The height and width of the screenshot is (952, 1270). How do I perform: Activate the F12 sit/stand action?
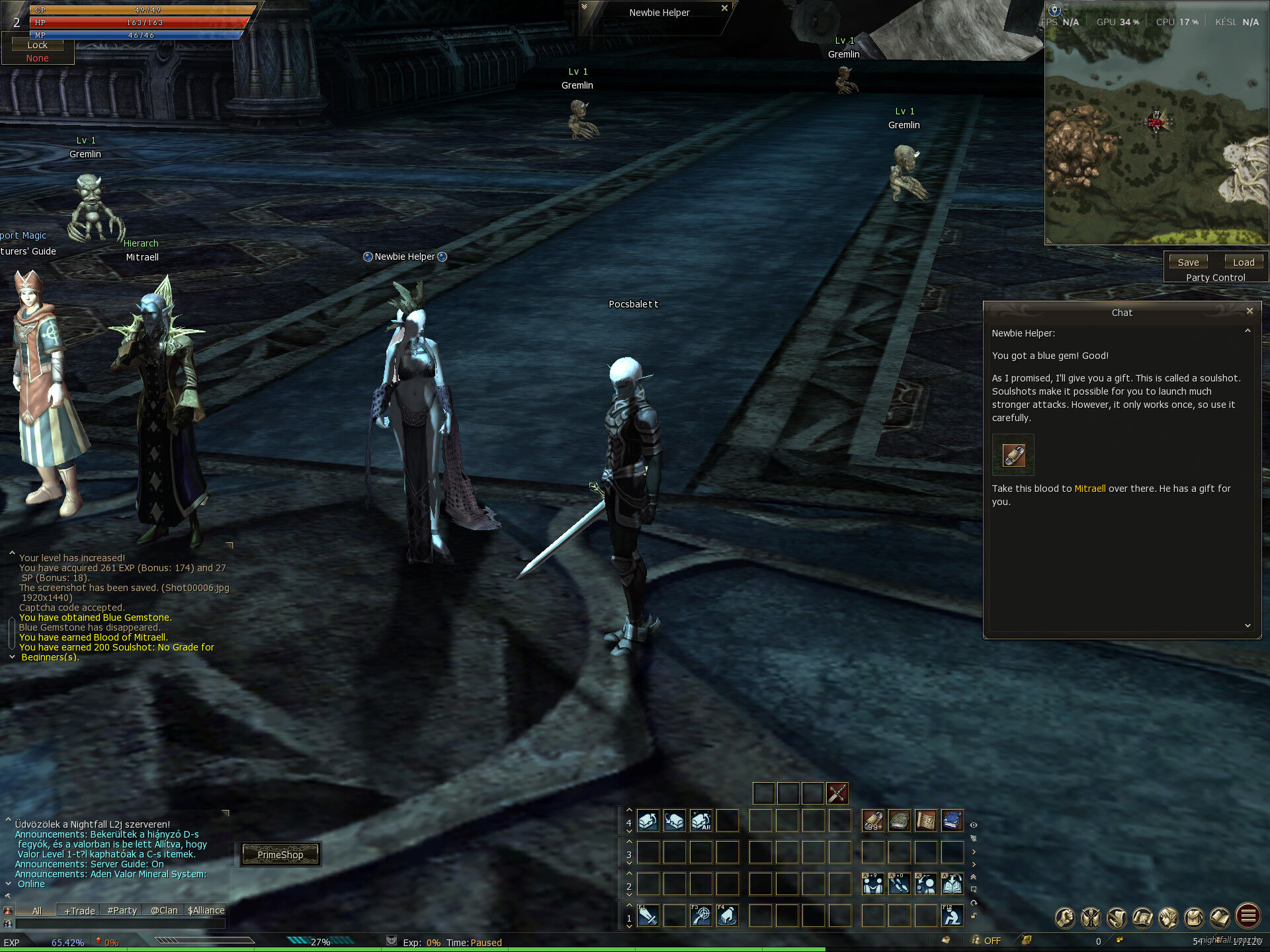[x=952, y=916]
